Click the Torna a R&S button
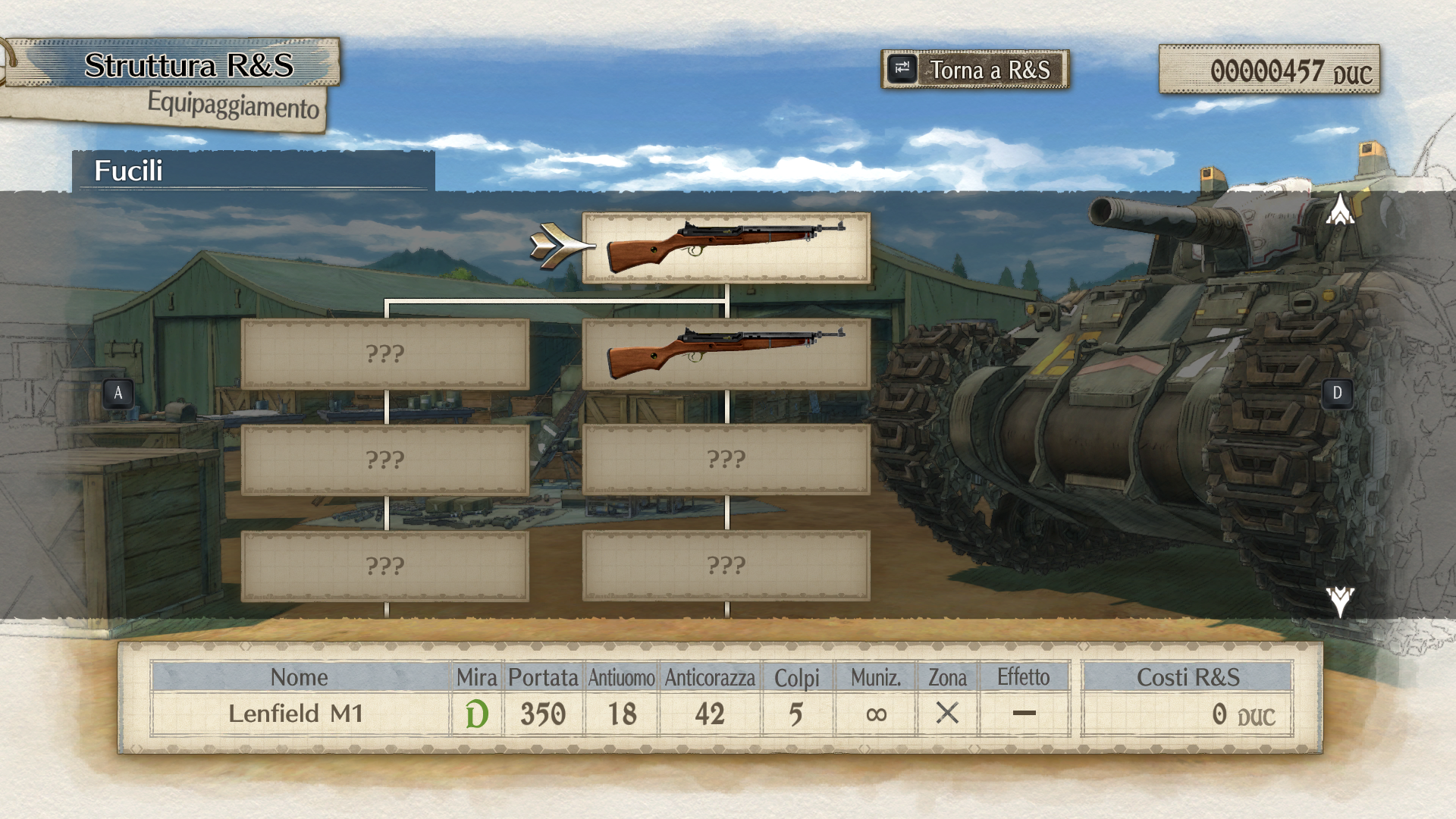Screen dimensions: 1456x819 (975, 70)
